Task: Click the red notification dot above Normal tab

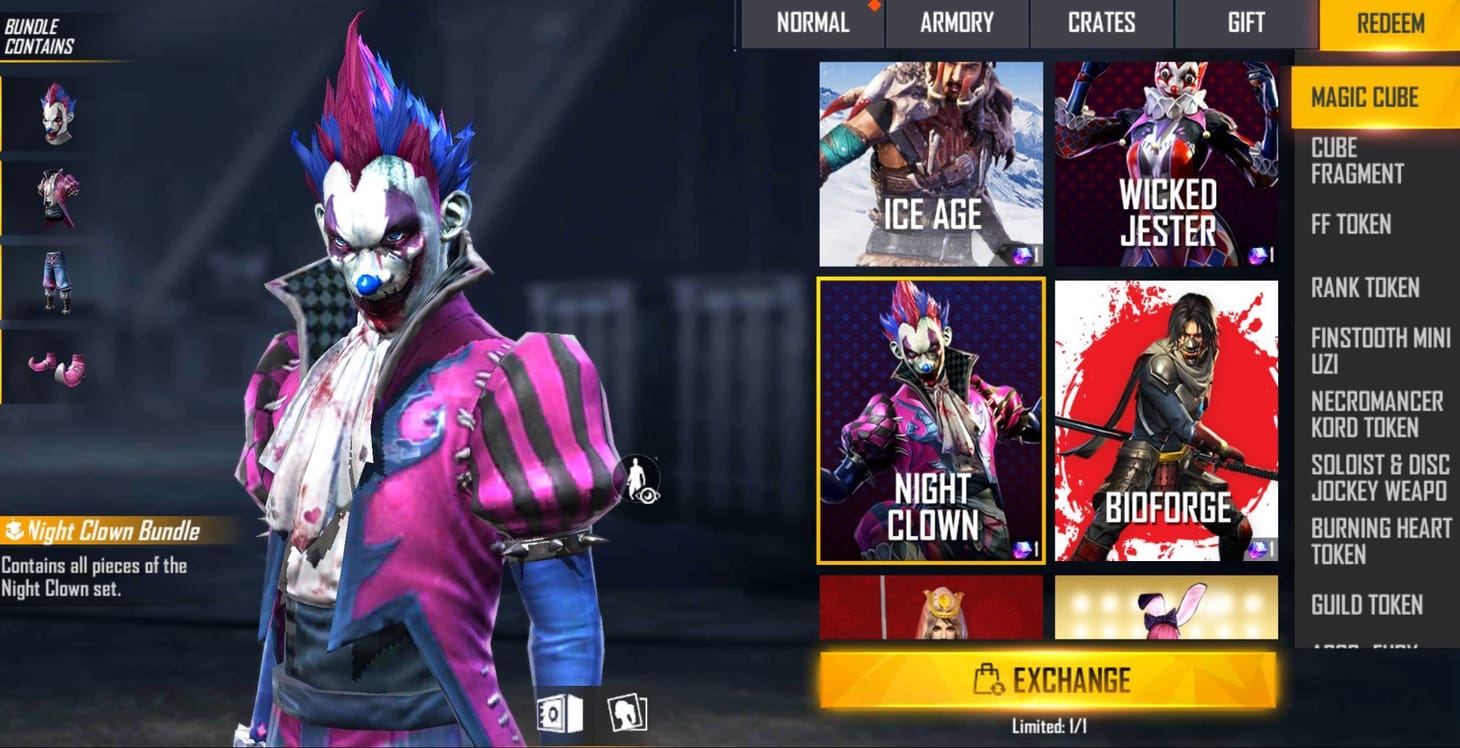Action: click(877, 6)
